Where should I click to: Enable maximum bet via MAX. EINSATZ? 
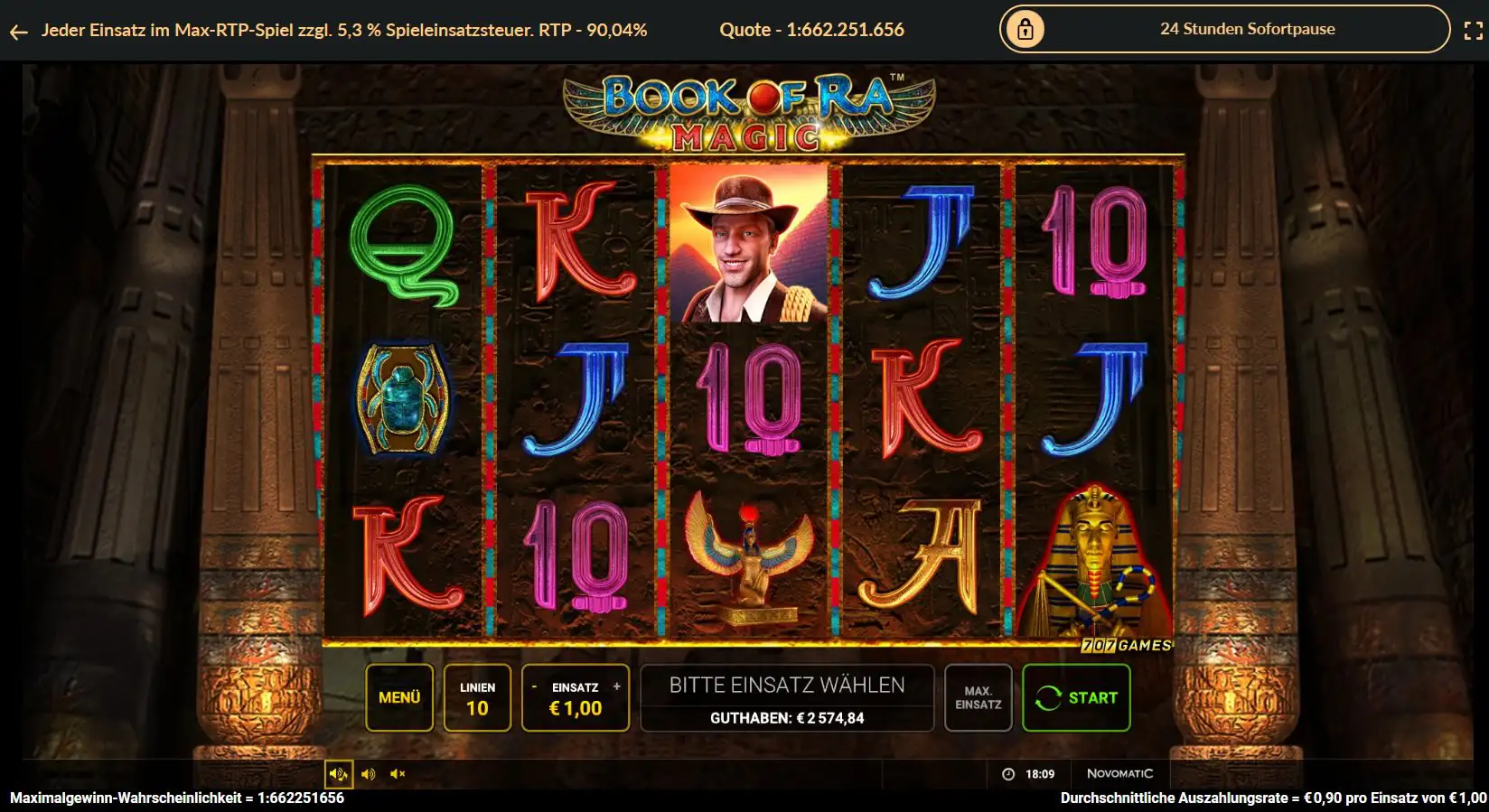[978, 697]
